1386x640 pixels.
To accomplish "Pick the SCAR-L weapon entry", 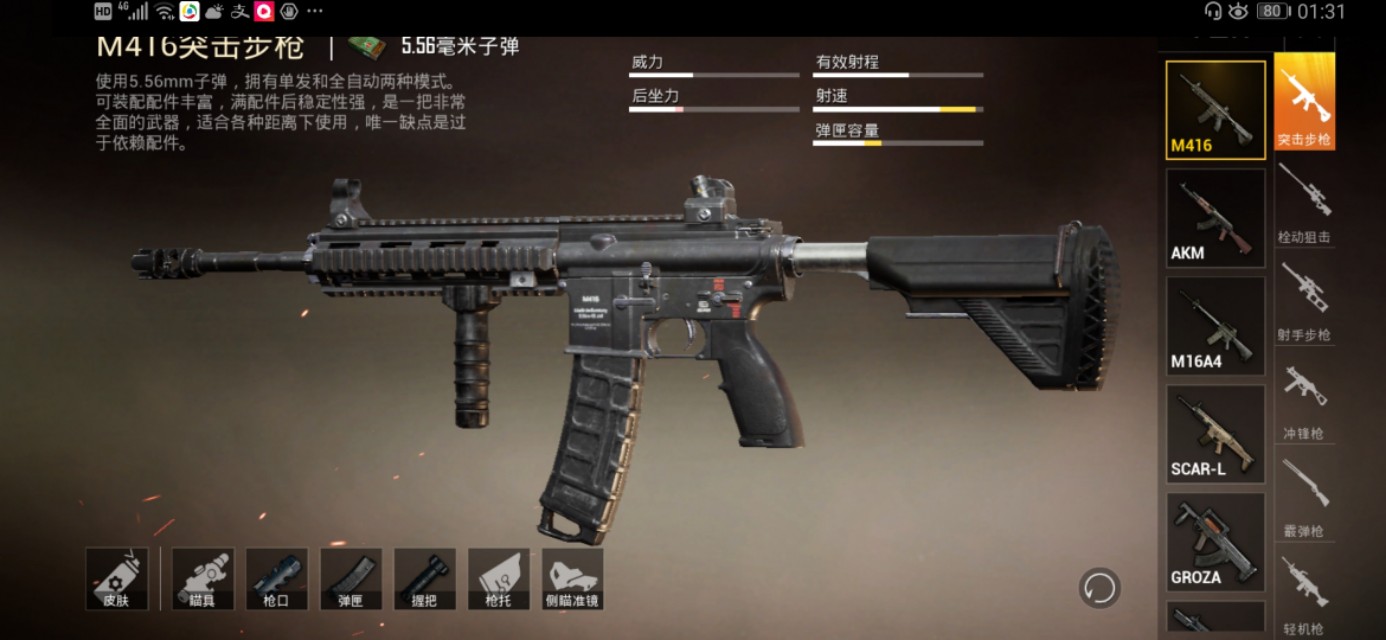I will [x=1215, y=434].
